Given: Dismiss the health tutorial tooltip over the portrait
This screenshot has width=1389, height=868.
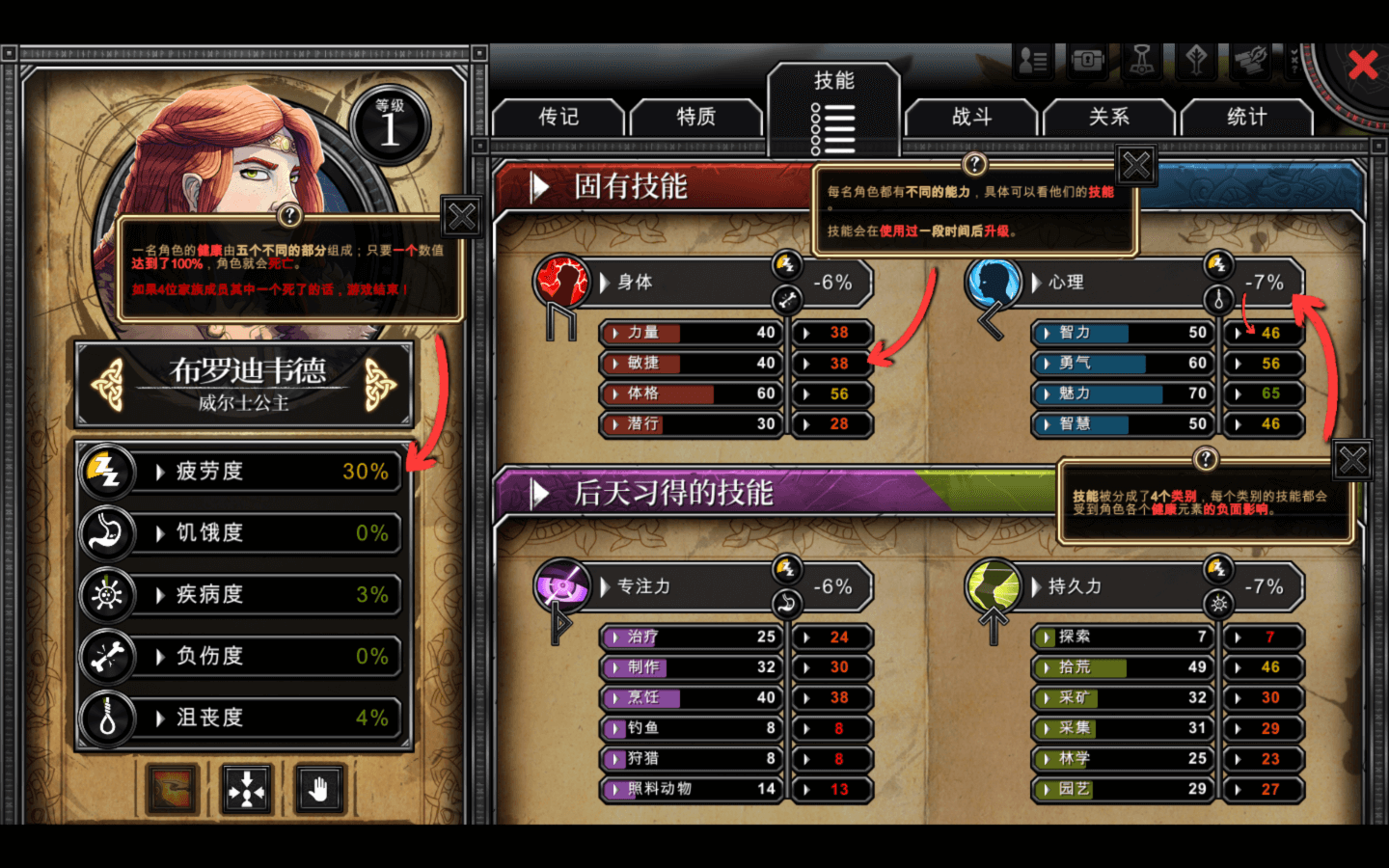Looking at the screenshot, I should tap(462, 217).
